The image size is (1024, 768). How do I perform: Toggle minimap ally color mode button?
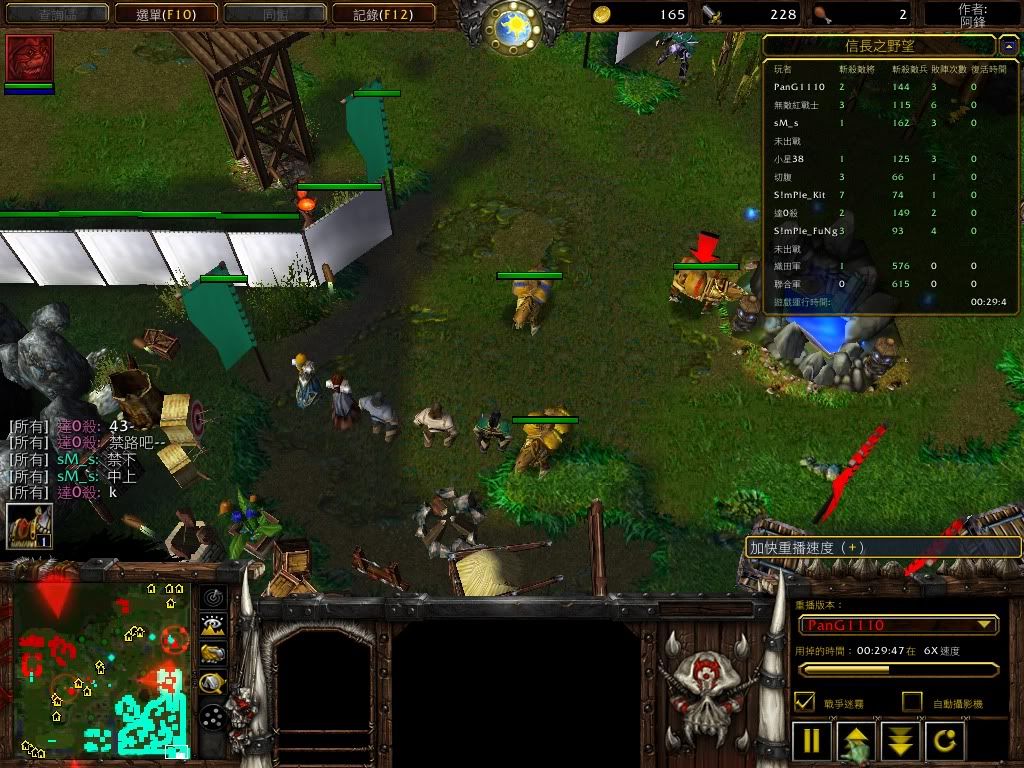[x=213, y=654]
